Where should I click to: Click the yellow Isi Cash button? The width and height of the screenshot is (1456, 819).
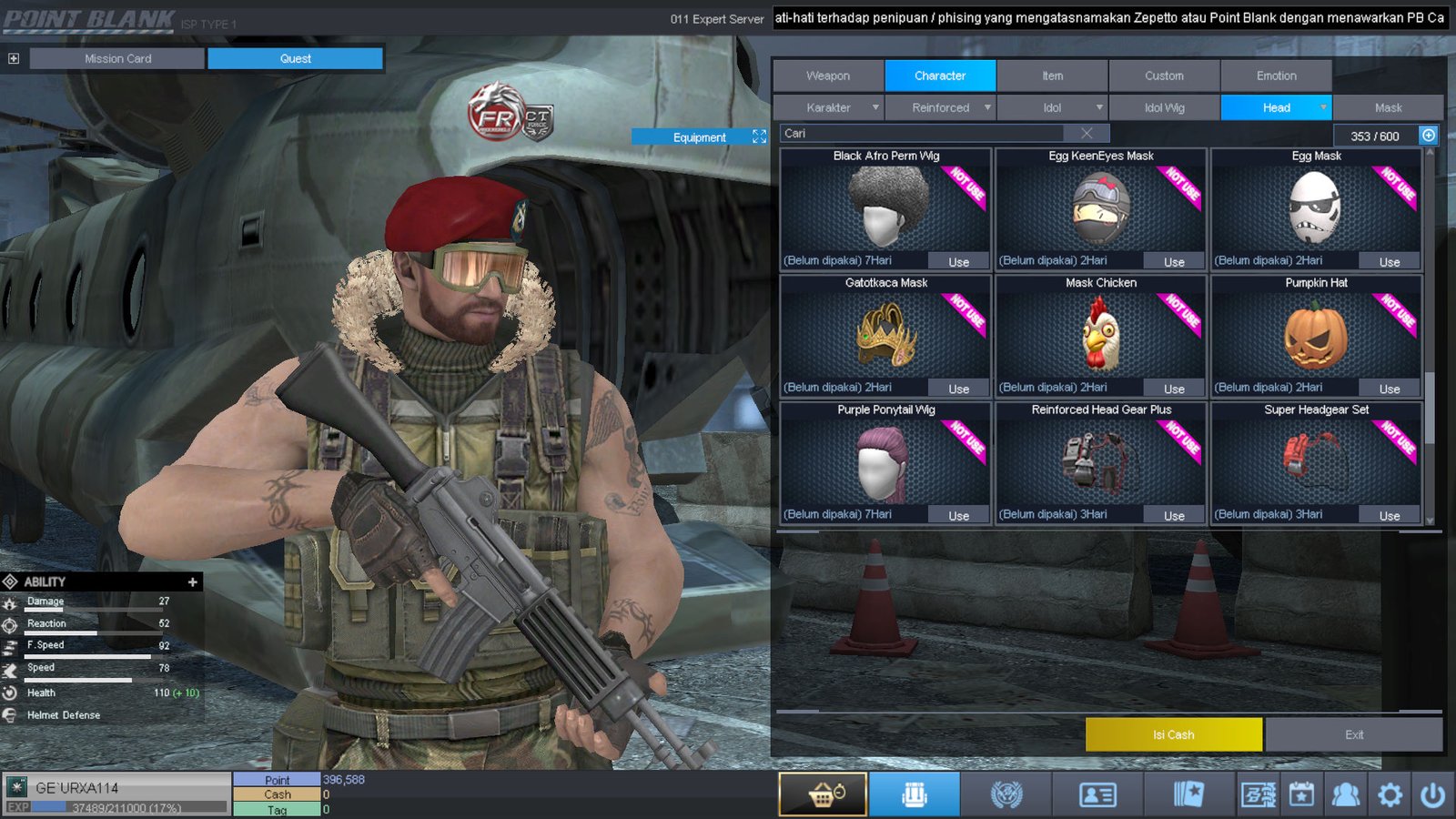click(1173, 734)
